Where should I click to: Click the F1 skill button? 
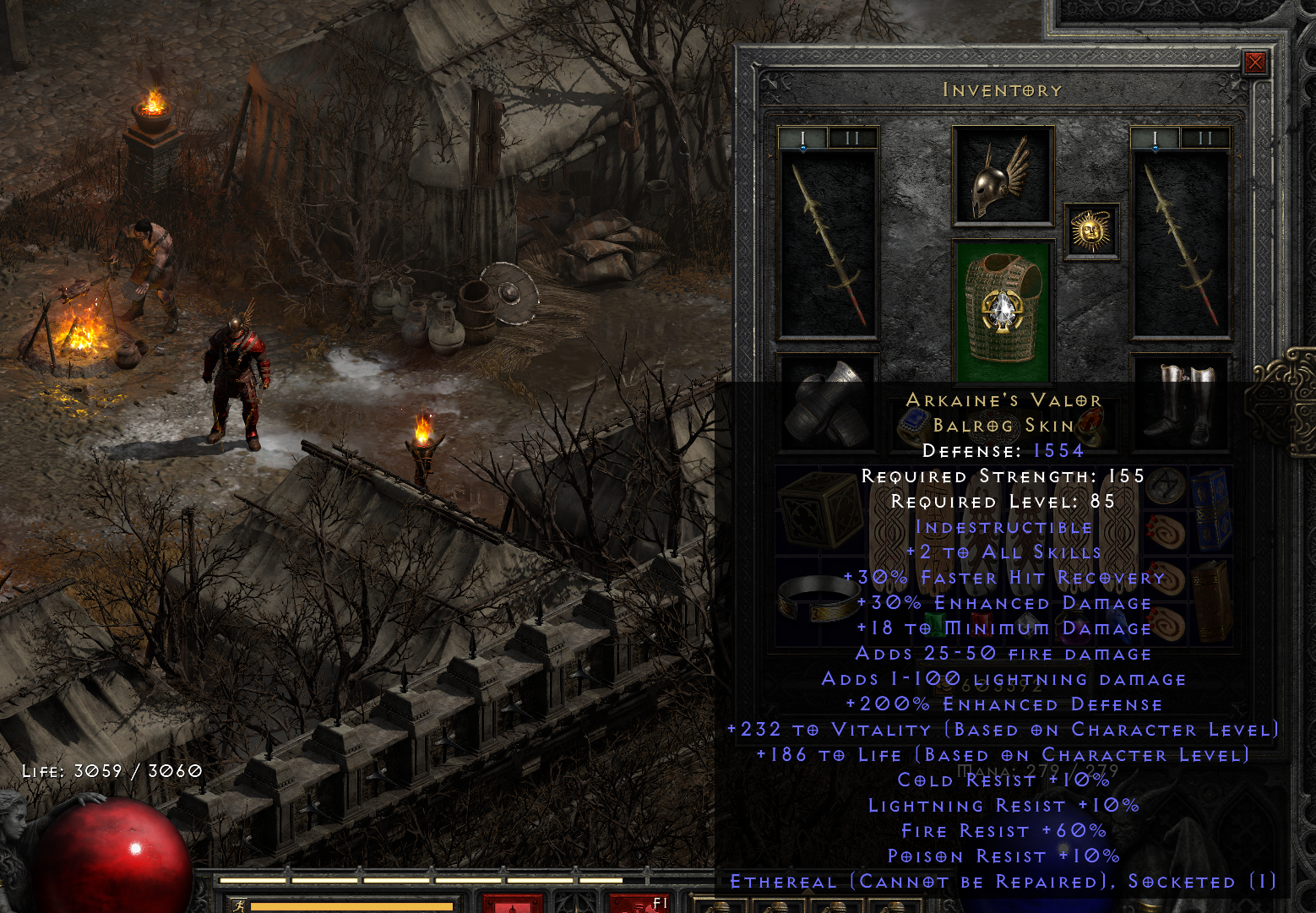pyautogui.click(x=638, y=905)
